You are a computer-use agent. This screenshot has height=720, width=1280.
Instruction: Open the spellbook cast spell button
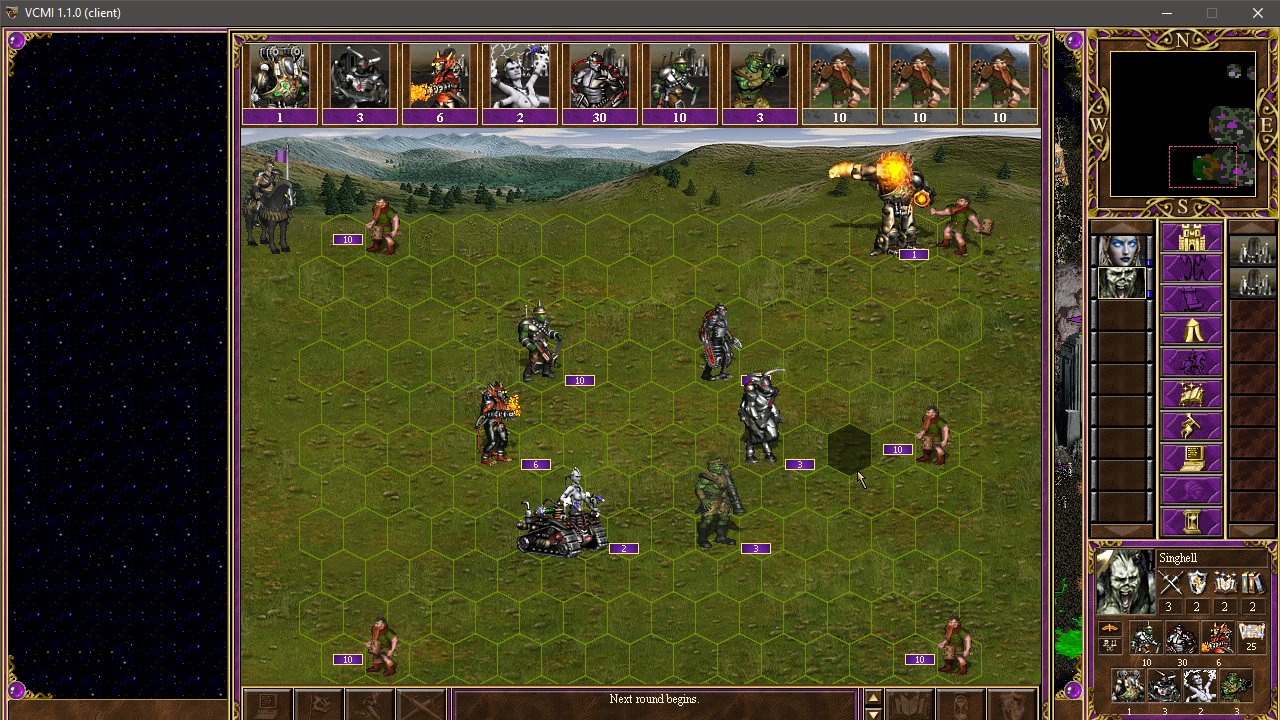coord(1190,394)
